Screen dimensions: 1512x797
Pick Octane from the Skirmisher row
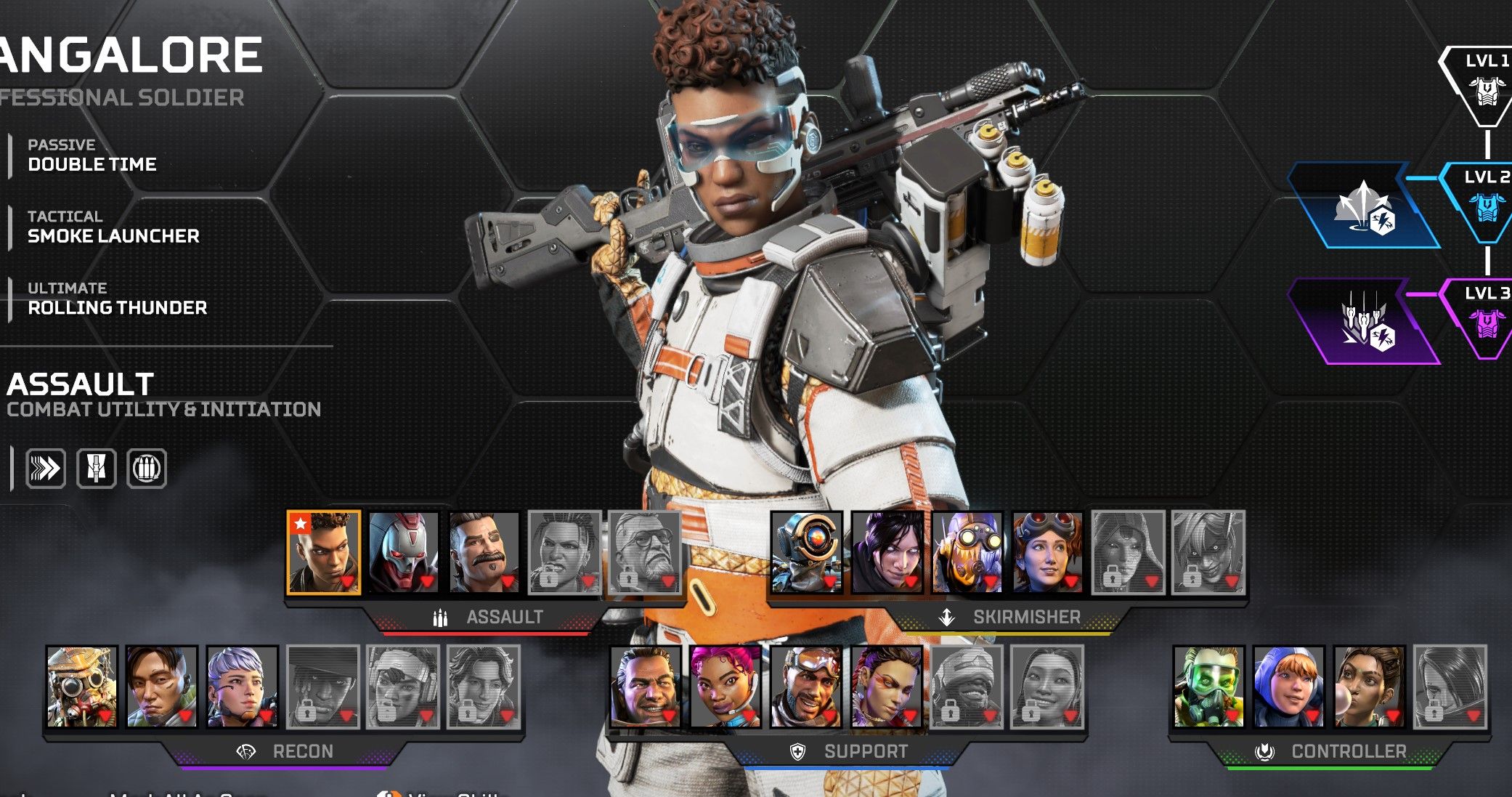[967, 553]
